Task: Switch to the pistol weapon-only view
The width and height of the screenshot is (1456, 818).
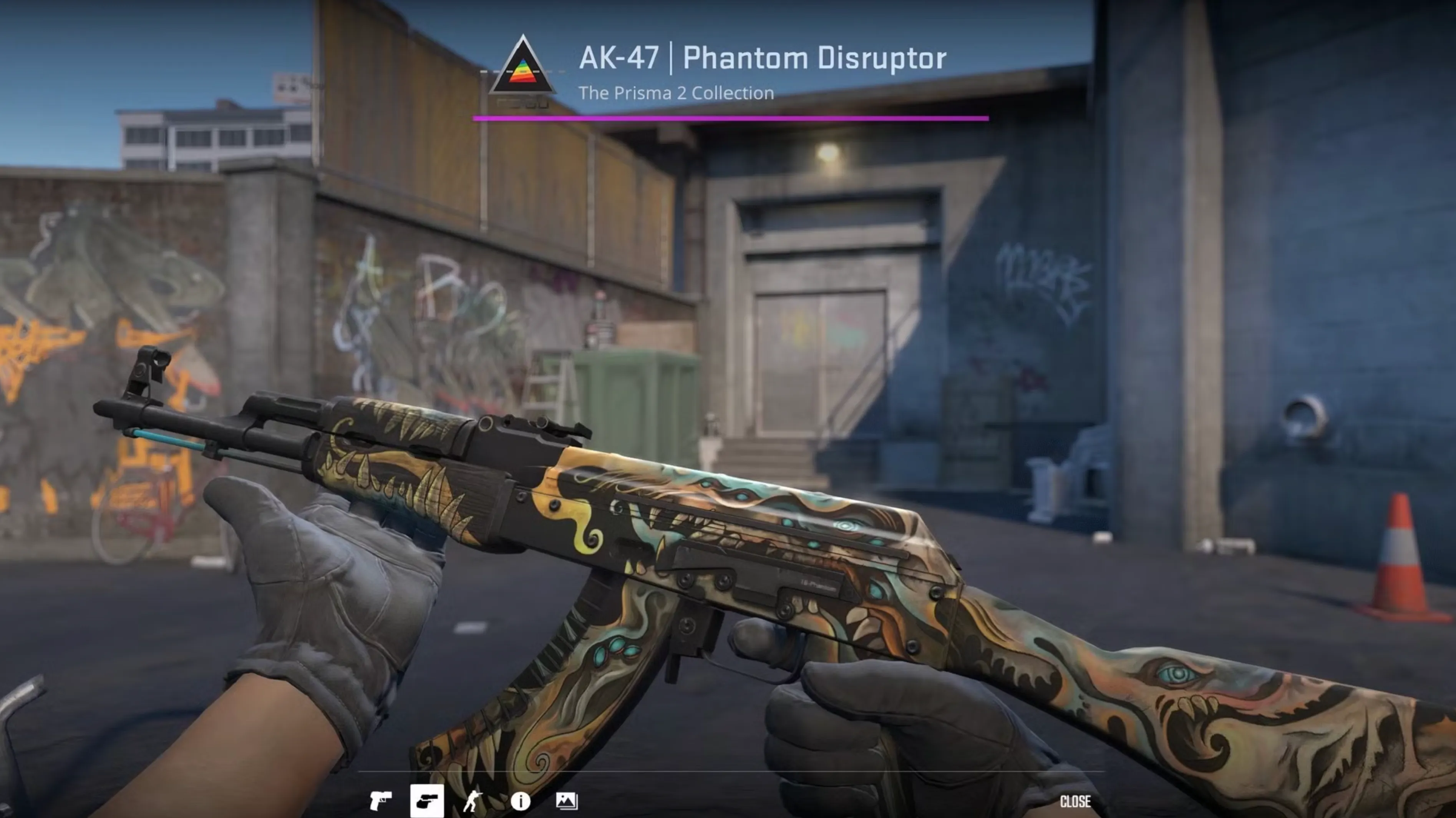Action: pos(380,801)
